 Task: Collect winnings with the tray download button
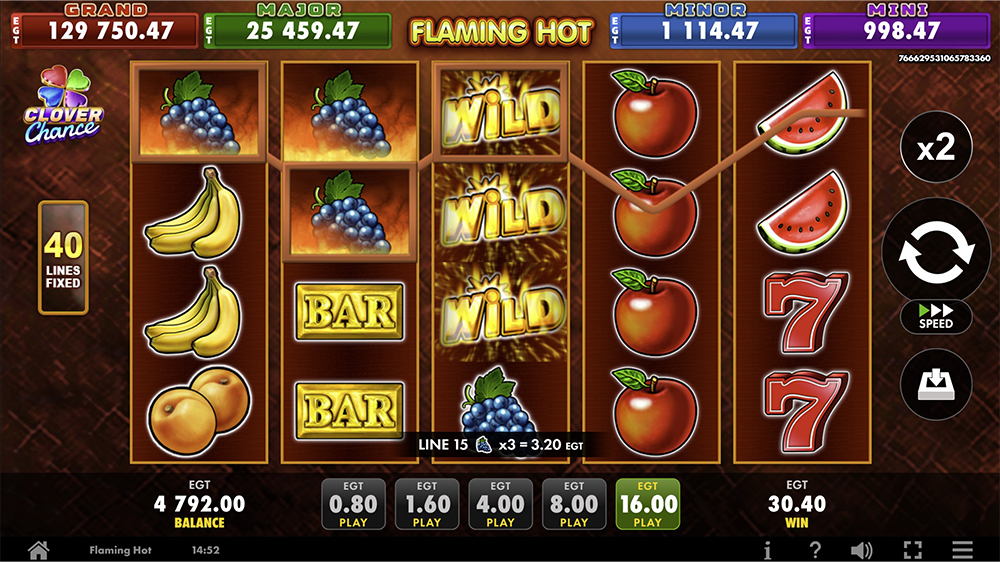tap(935, 384)
